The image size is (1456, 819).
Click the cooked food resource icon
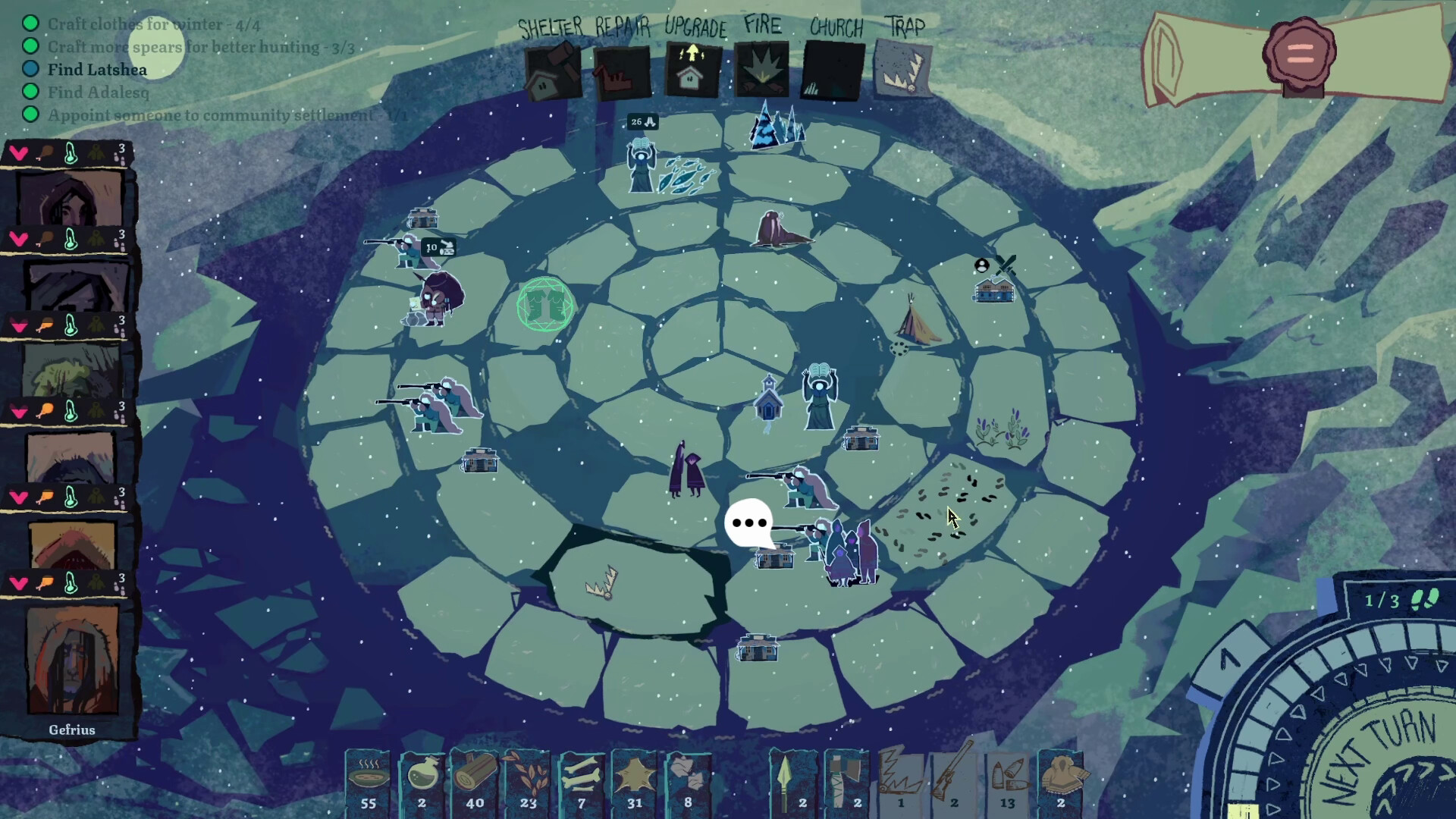(369, 777)
